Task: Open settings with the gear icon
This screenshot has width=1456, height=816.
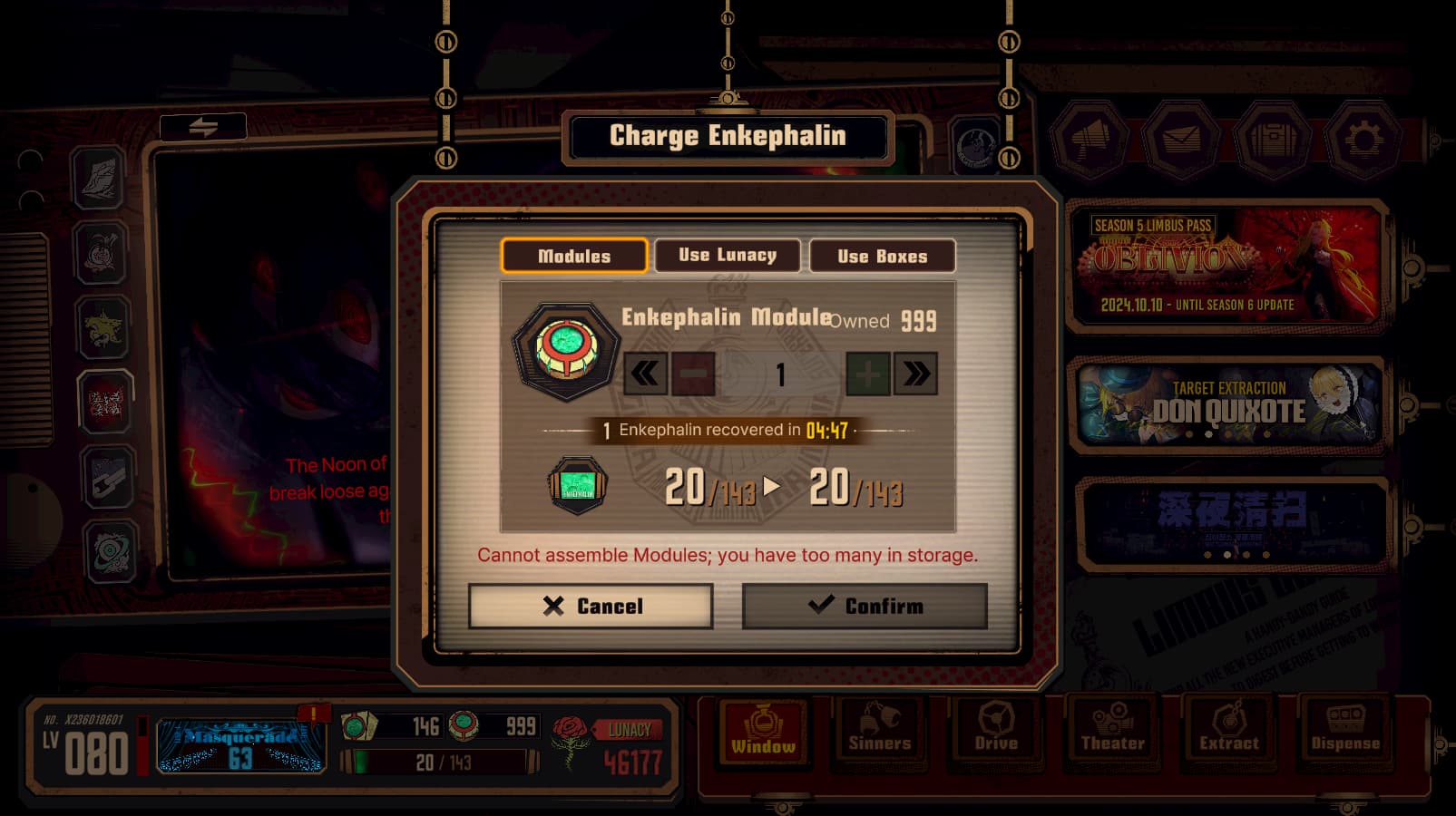Action: pos(1363,139)
